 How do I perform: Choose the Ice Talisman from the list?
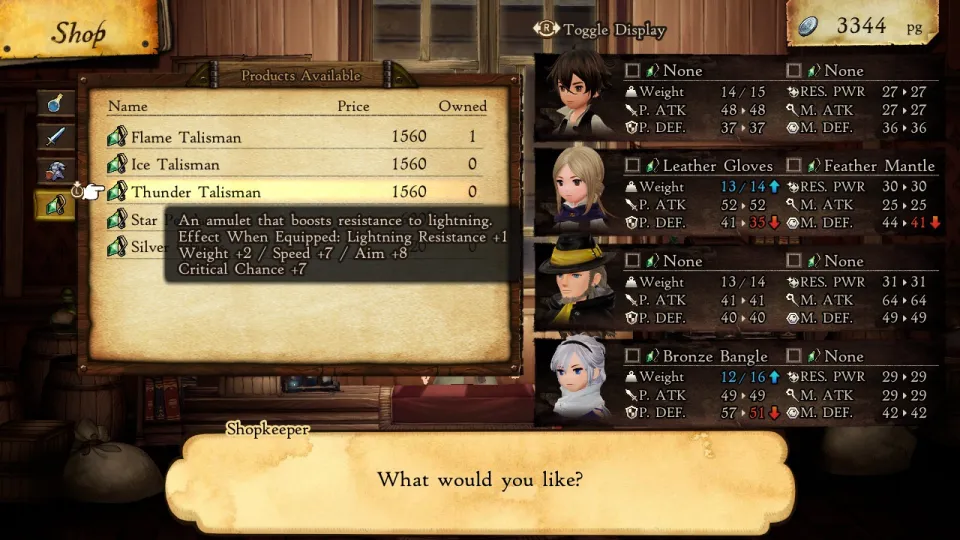click(290, 164)
